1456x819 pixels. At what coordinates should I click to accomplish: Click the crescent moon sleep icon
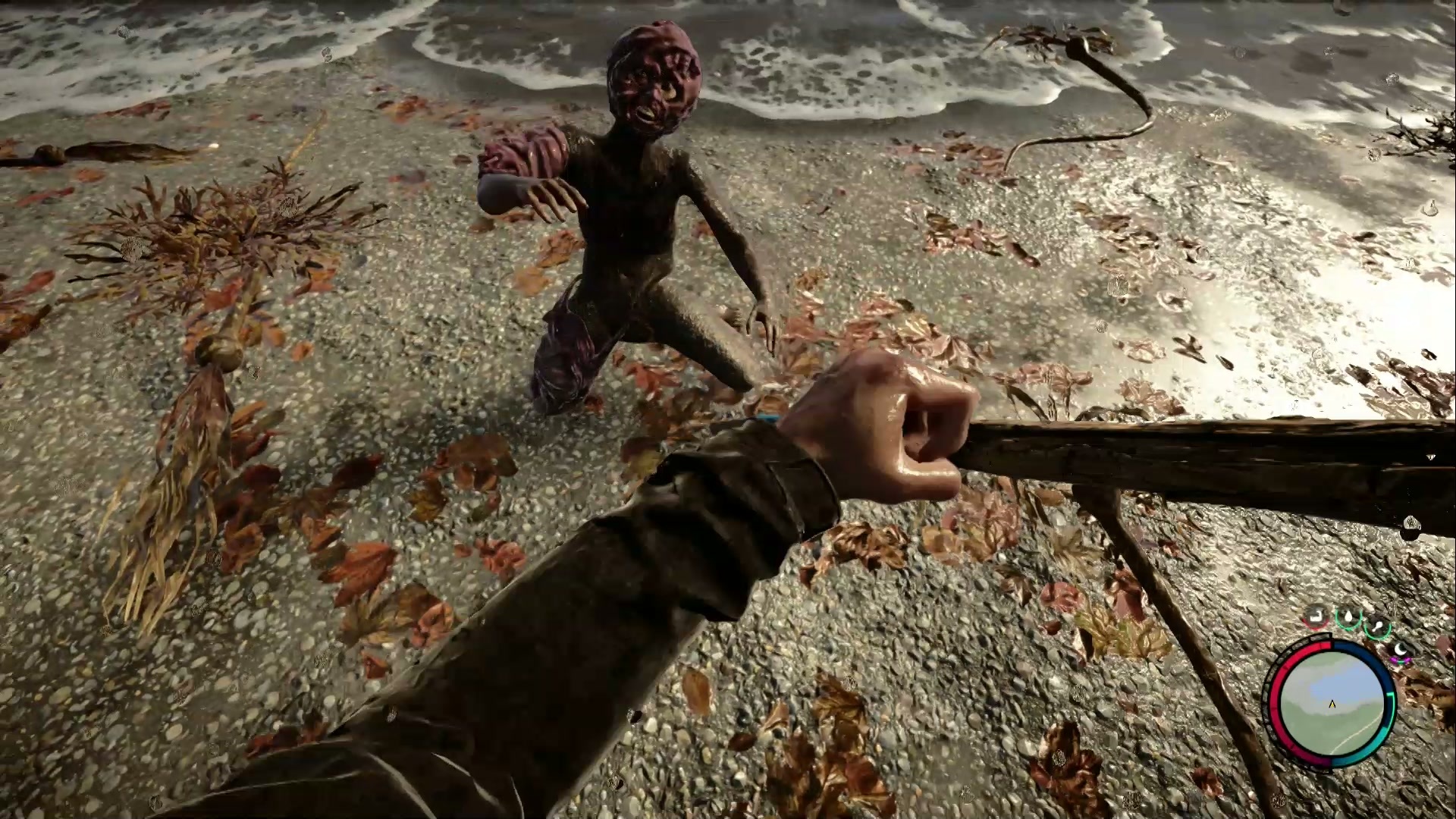pyautogui.click(x=1401, y=648)
